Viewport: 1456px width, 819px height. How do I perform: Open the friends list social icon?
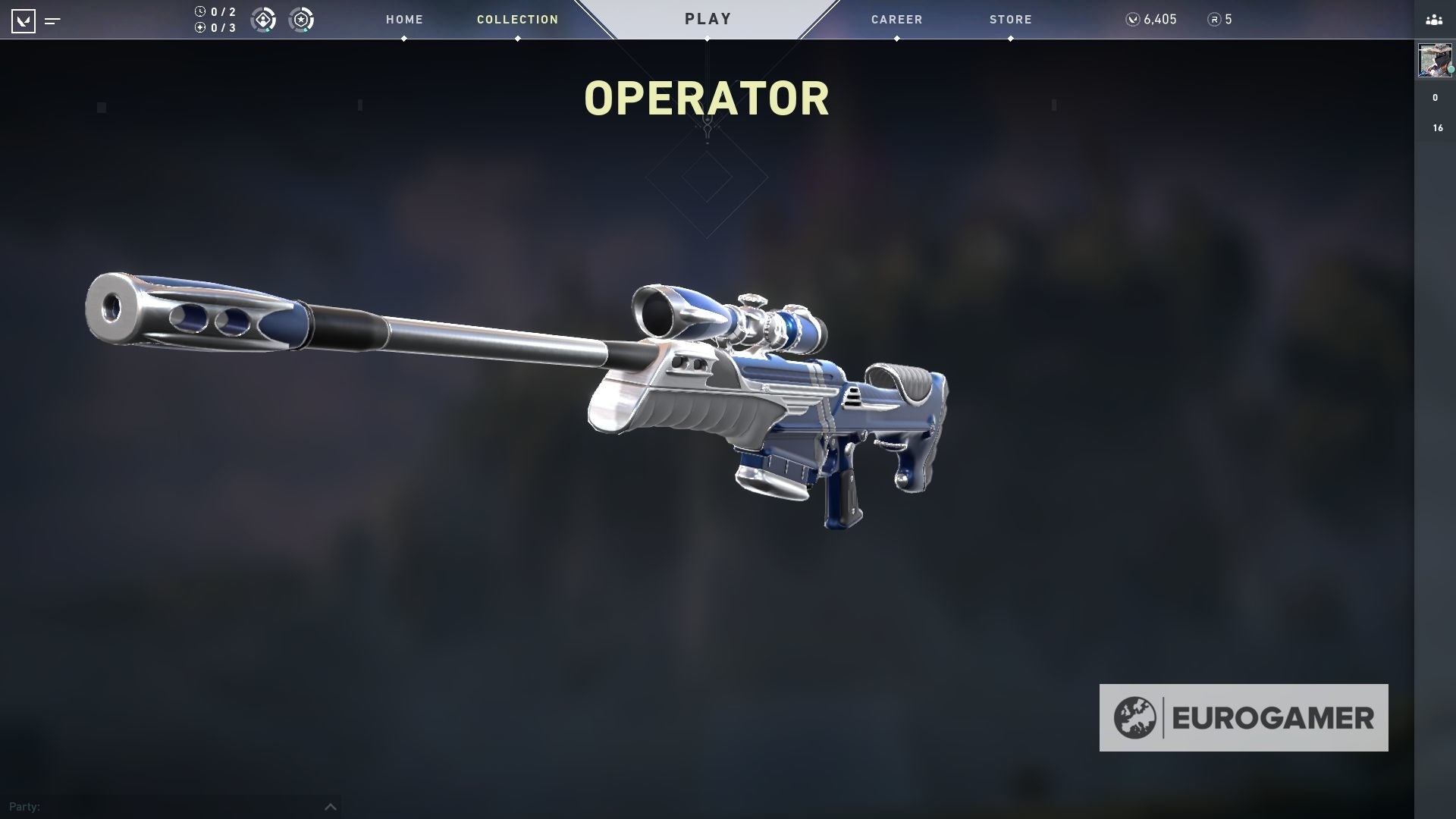[x=1433, y=20]
